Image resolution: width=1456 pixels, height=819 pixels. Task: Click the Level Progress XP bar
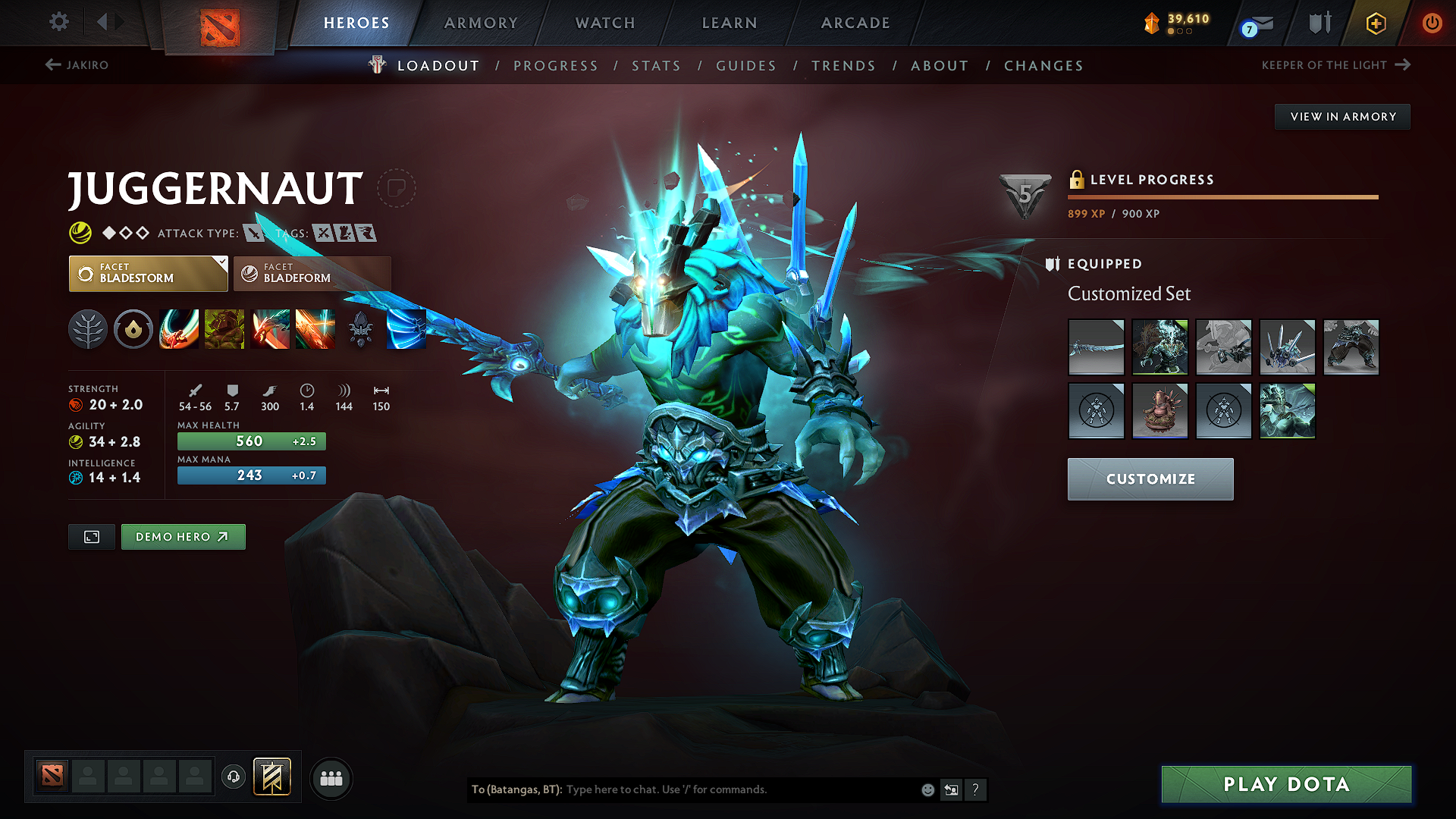pyautogui.click(x=1222, y=197)
